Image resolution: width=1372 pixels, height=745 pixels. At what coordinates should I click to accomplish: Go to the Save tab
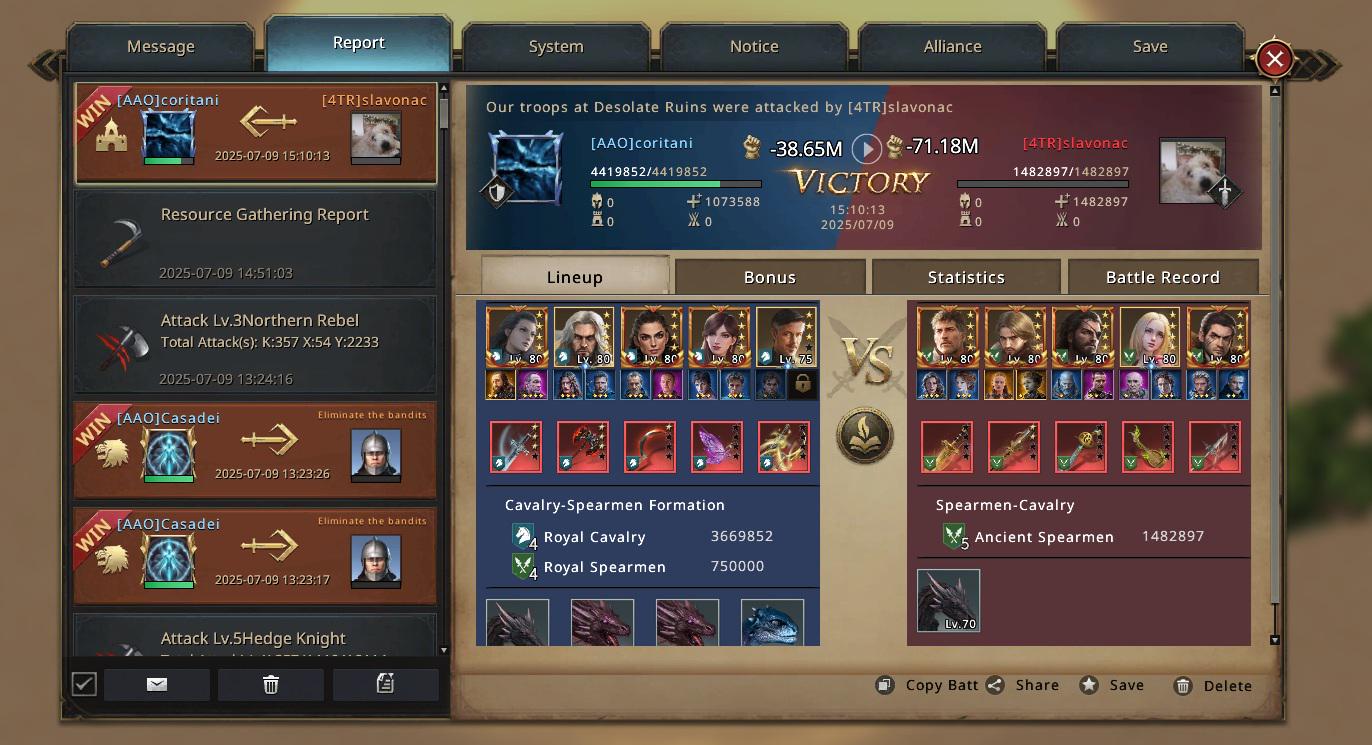pyautogui.click(x=1150, y=47)
